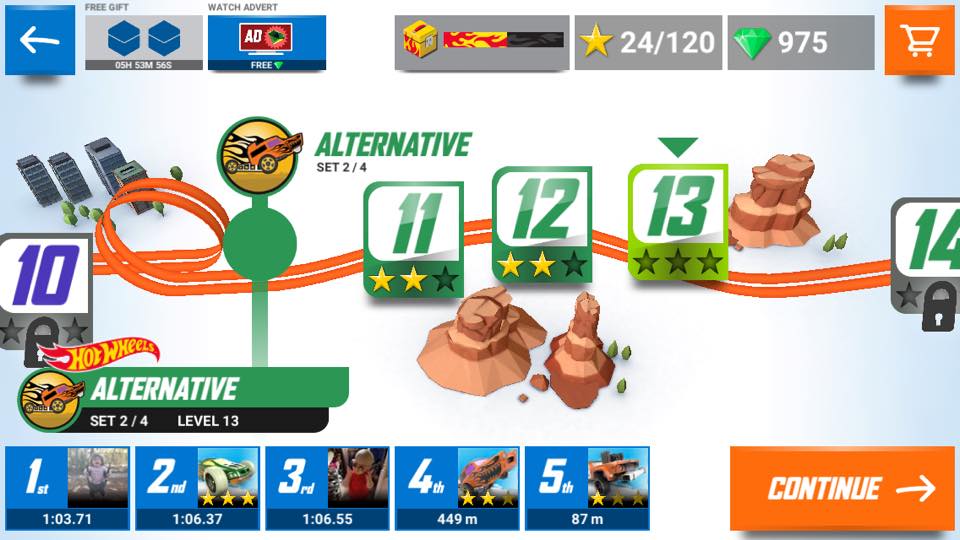Choose the highlighted level 13 tile
This screenshot has height=540, width=960.
click(677, 220)
